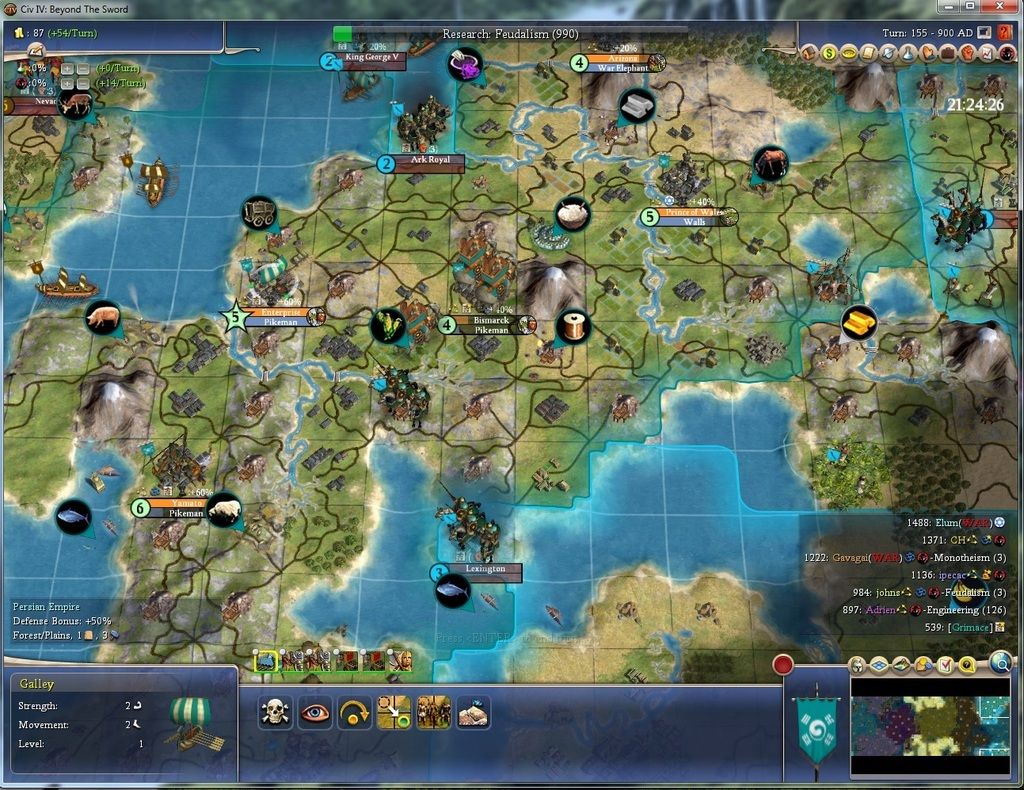
Task: Open the Civilopedia question mark book
Action: 1004,32
